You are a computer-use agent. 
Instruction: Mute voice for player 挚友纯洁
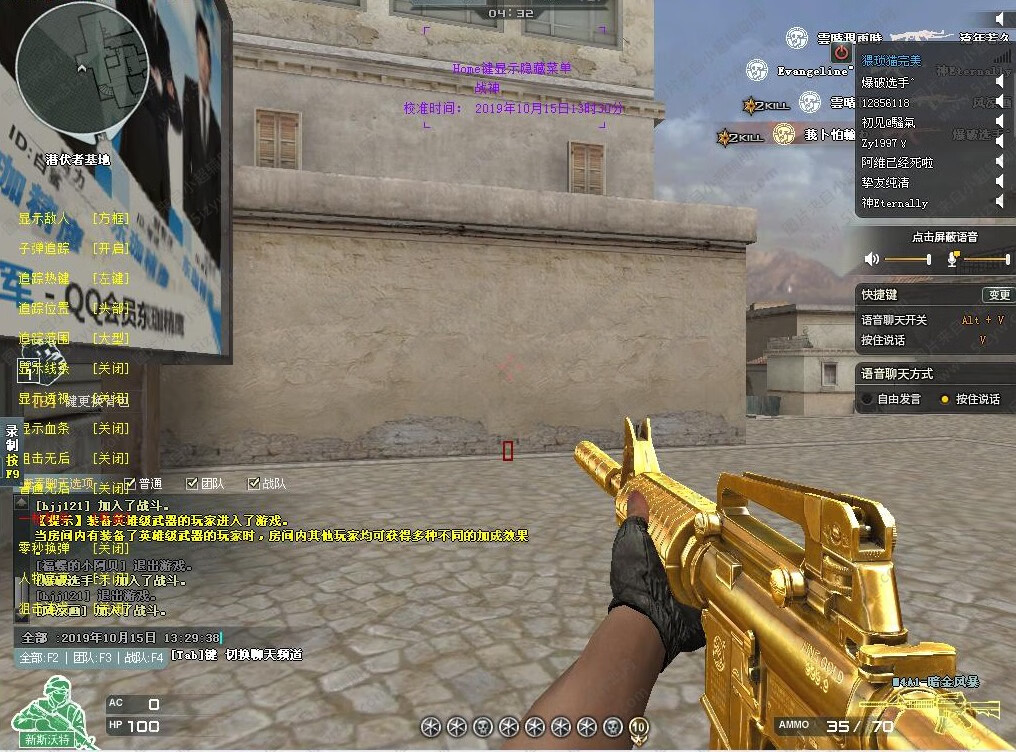pos(999,182)
